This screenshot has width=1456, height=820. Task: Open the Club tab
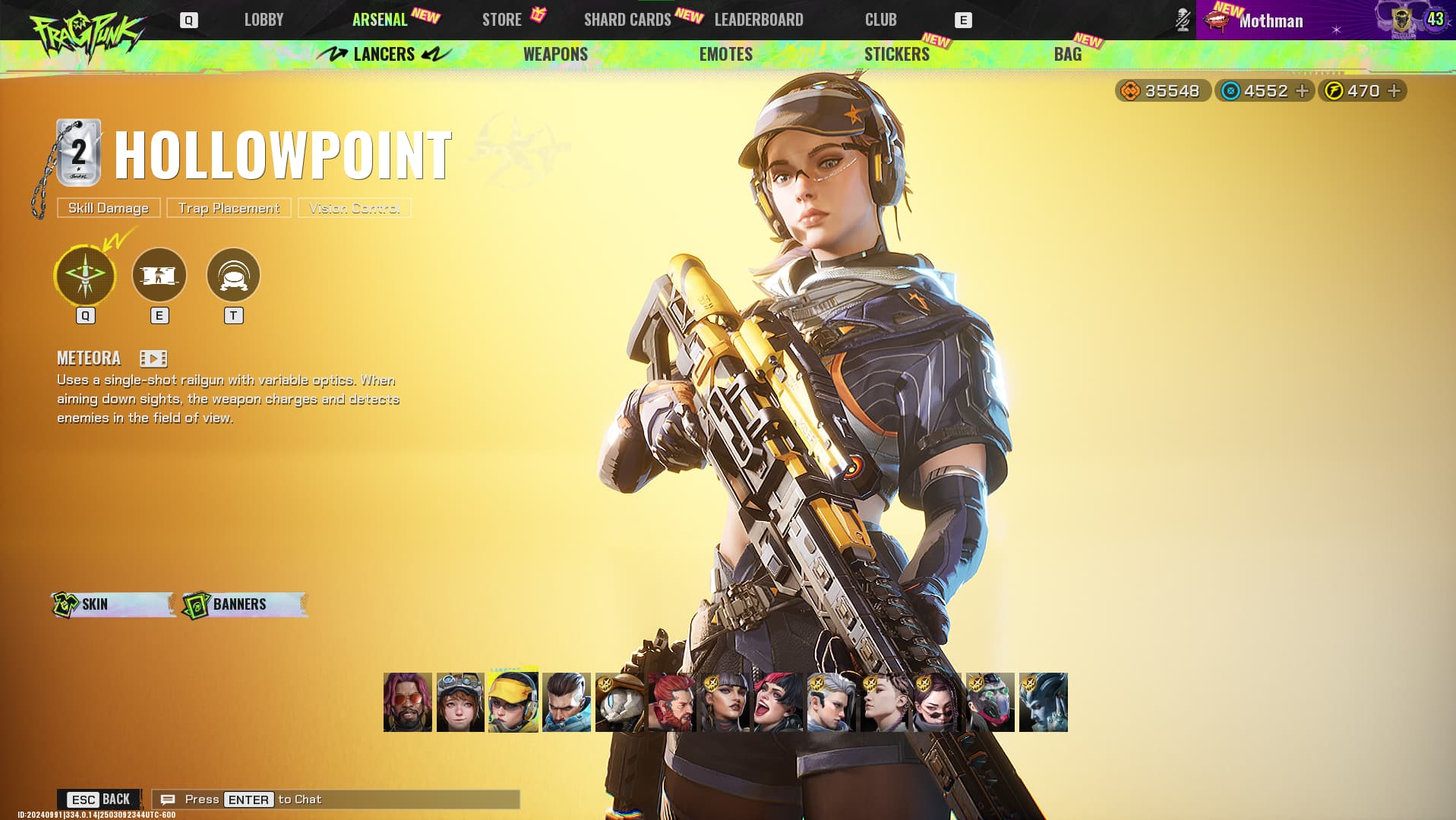click(880, 20)
